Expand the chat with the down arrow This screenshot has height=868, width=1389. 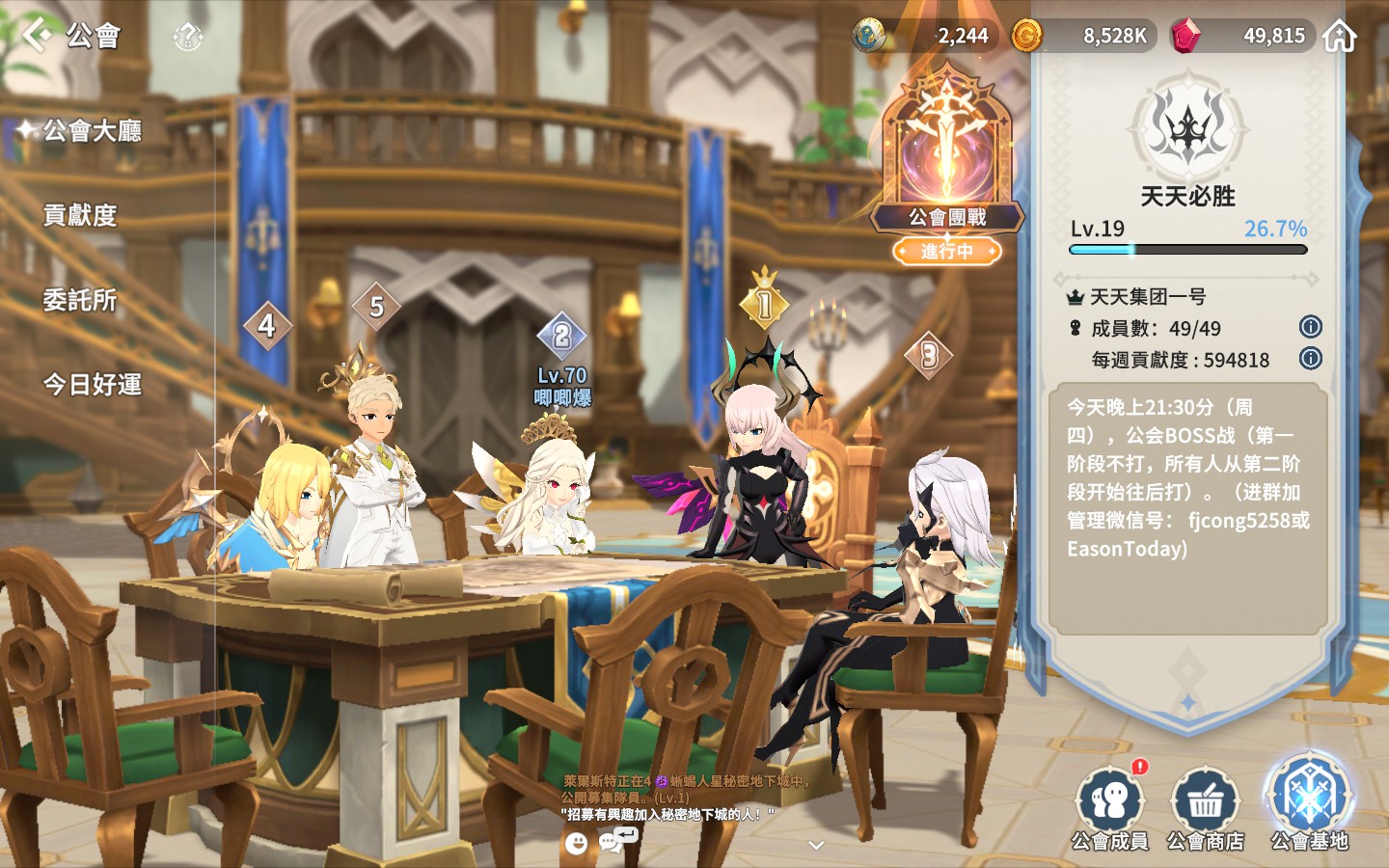tap(816, 846)
